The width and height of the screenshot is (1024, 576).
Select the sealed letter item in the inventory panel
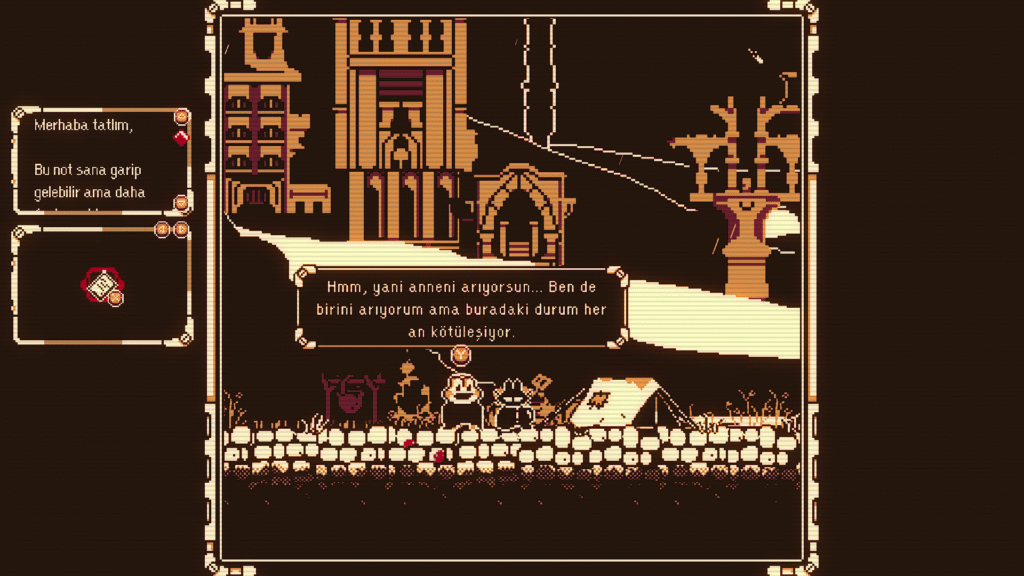(100, 287)
